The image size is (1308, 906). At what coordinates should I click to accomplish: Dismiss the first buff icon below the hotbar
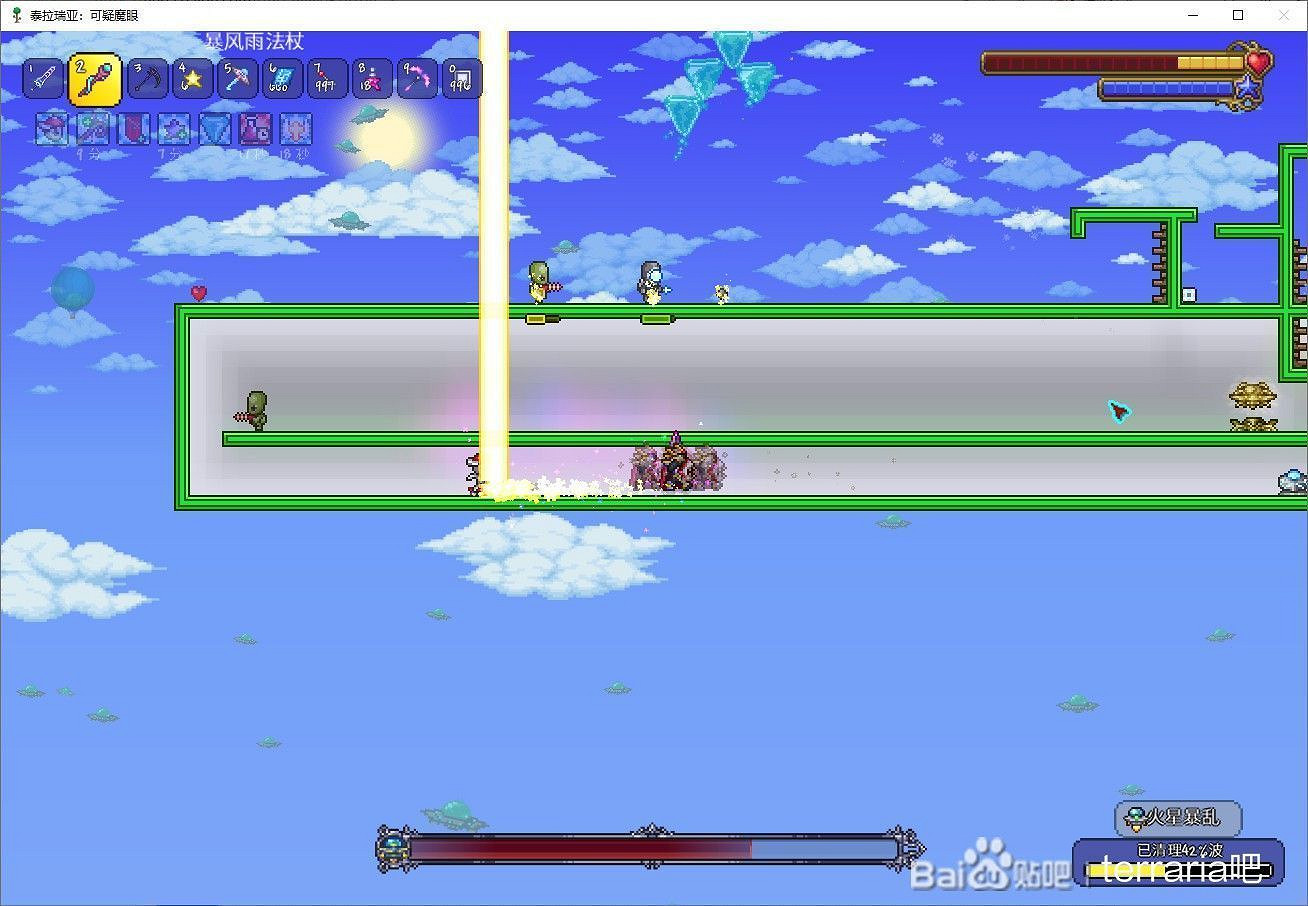point(52,130)
